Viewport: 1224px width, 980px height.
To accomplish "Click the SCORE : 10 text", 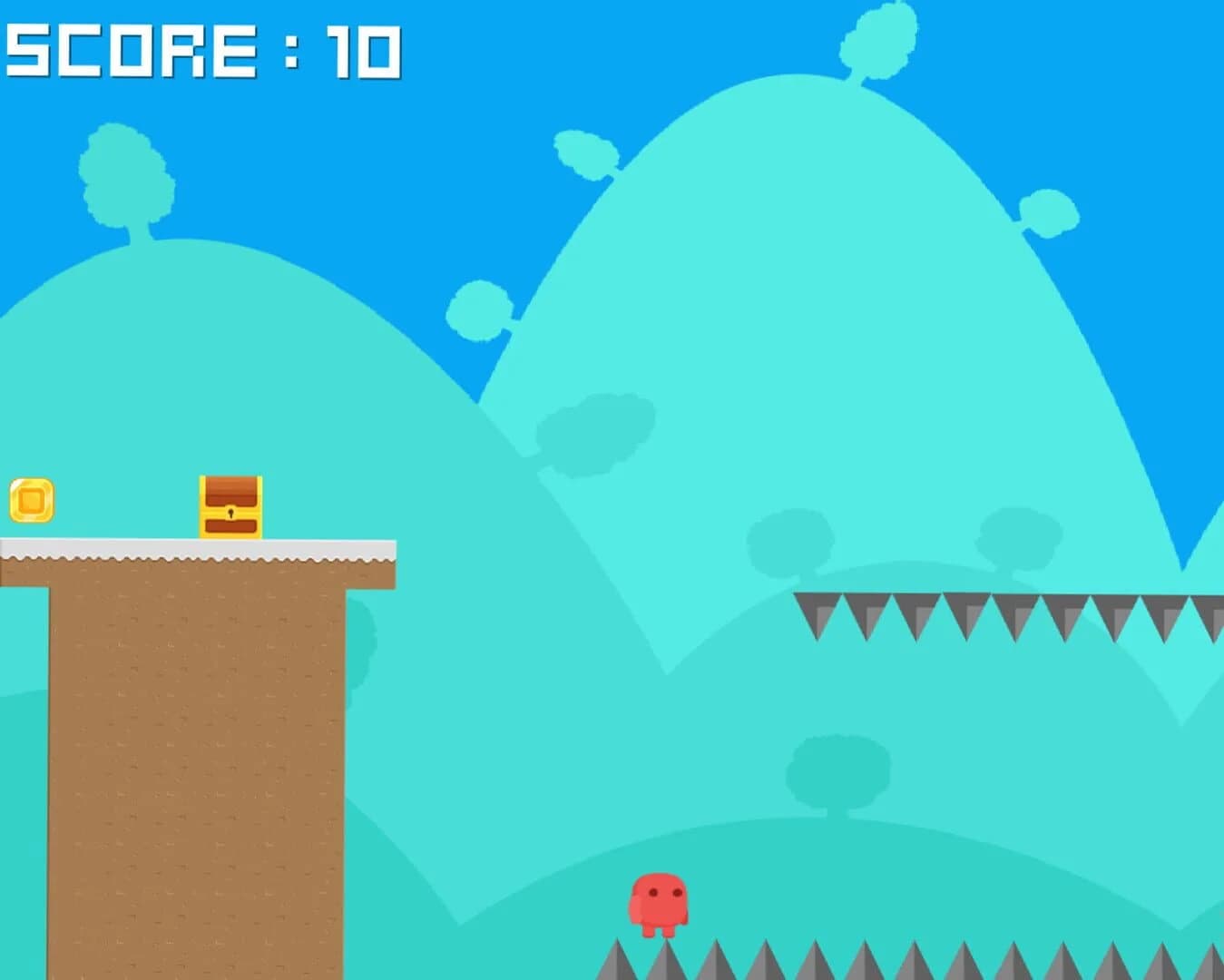I will coord(204,50).
